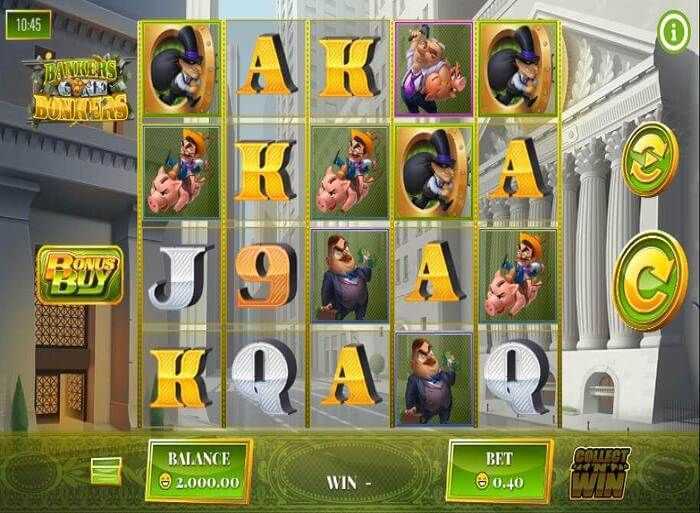Open the small green menu icon
The image size is (700, 513).
[106, 468]
